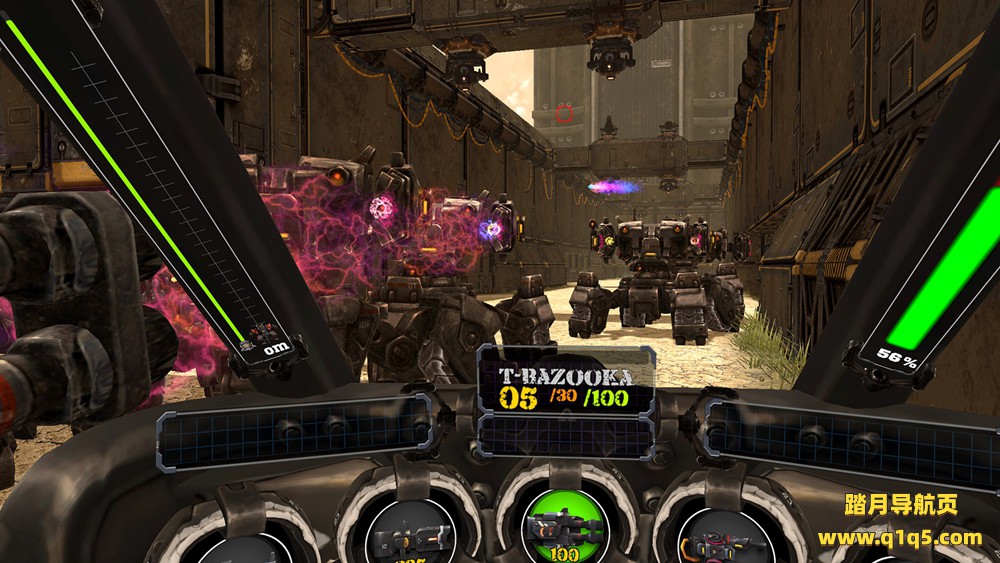Open the www.q1q5.com watermark link
This screenshot has width=1000, height=563.
point(899,538)
